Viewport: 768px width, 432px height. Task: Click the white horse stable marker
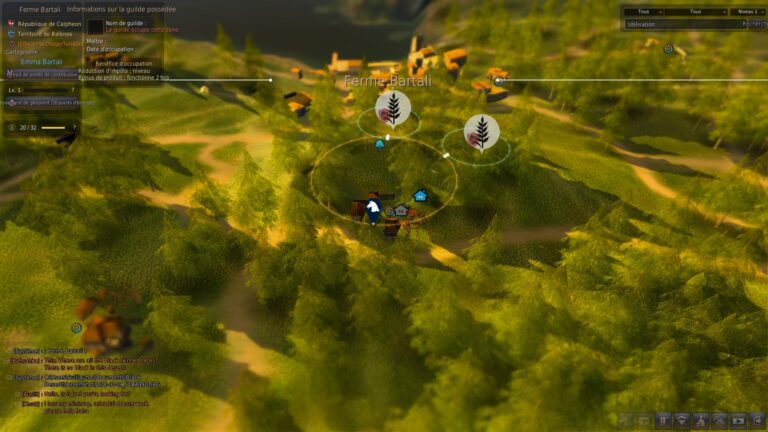[x=373, y=209]
